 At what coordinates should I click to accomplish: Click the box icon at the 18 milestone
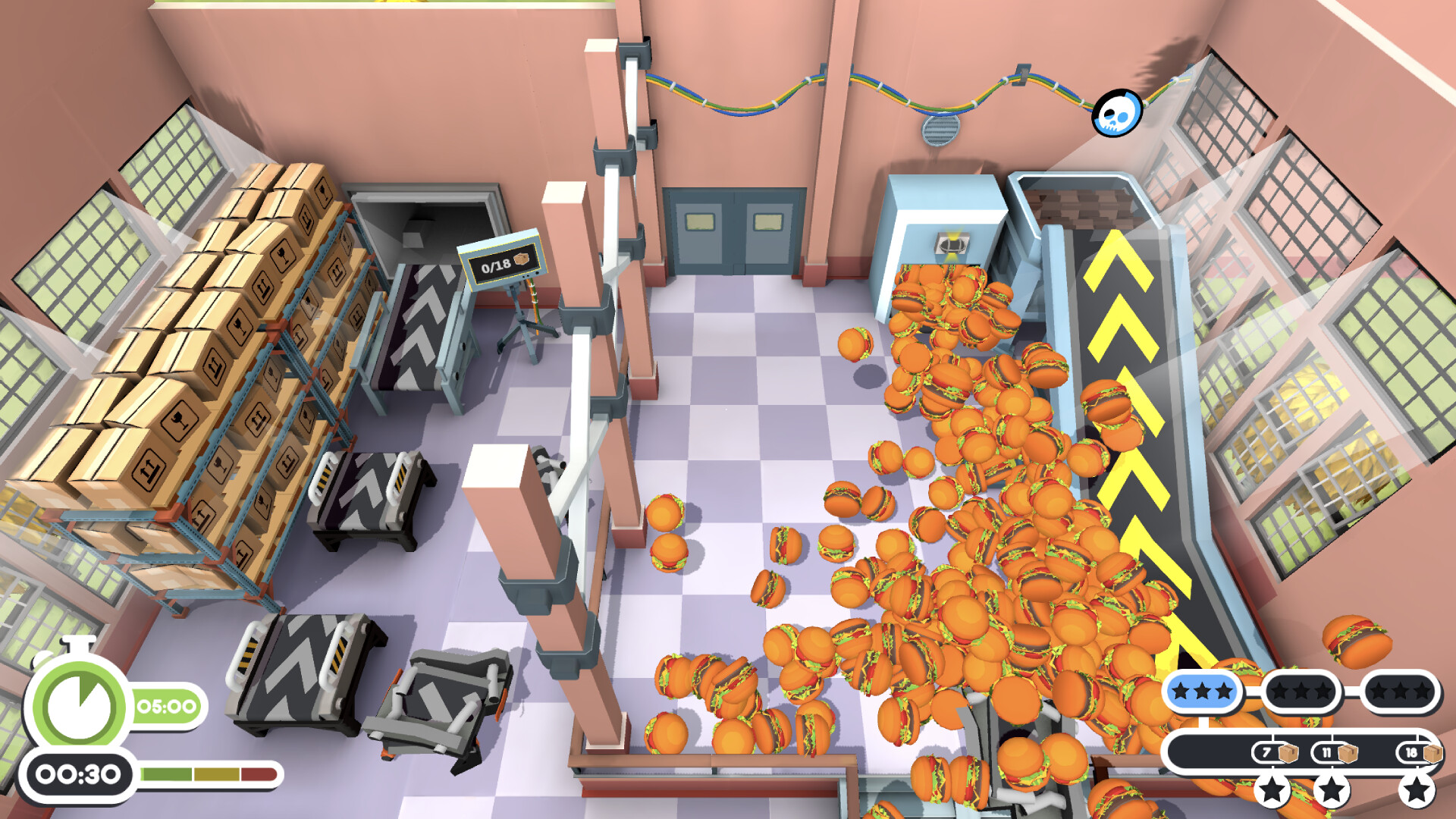point(1433,755)
